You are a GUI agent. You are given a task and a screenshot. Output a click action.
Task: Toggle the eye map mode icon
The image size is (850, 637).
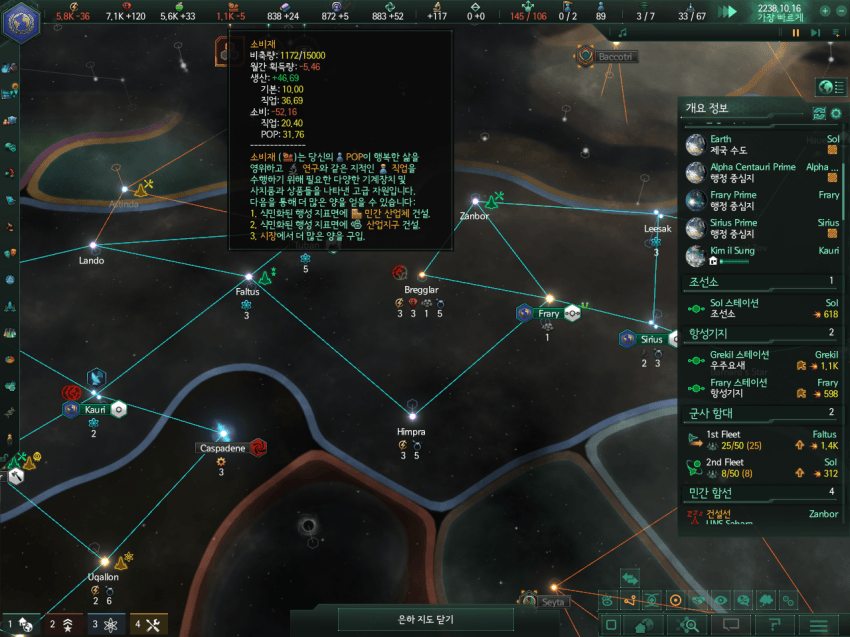click(x=720, y=600)
